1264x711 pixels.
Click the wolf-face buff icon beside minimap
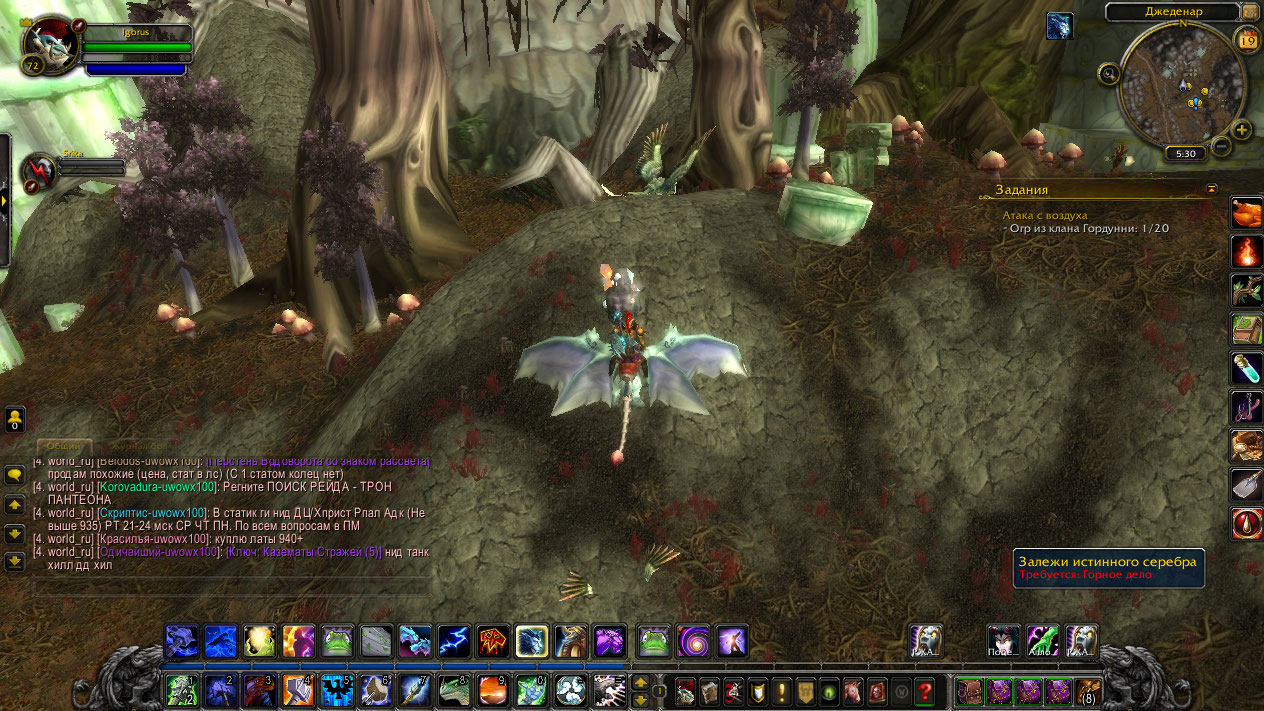[1059, 25]
